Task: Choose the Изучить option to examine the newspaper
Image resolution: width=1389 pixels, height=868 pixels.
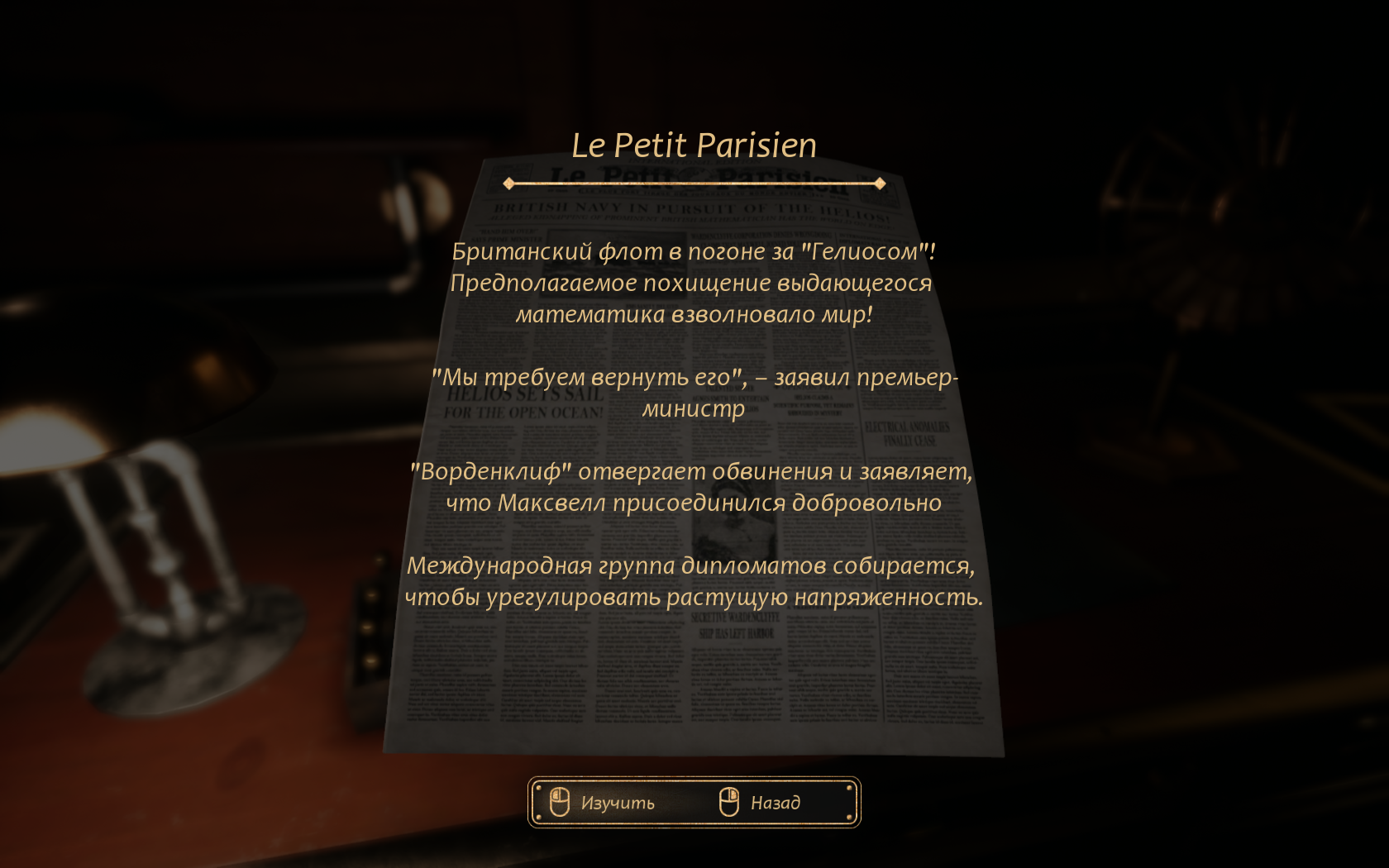Action: [x=604, y=802]
